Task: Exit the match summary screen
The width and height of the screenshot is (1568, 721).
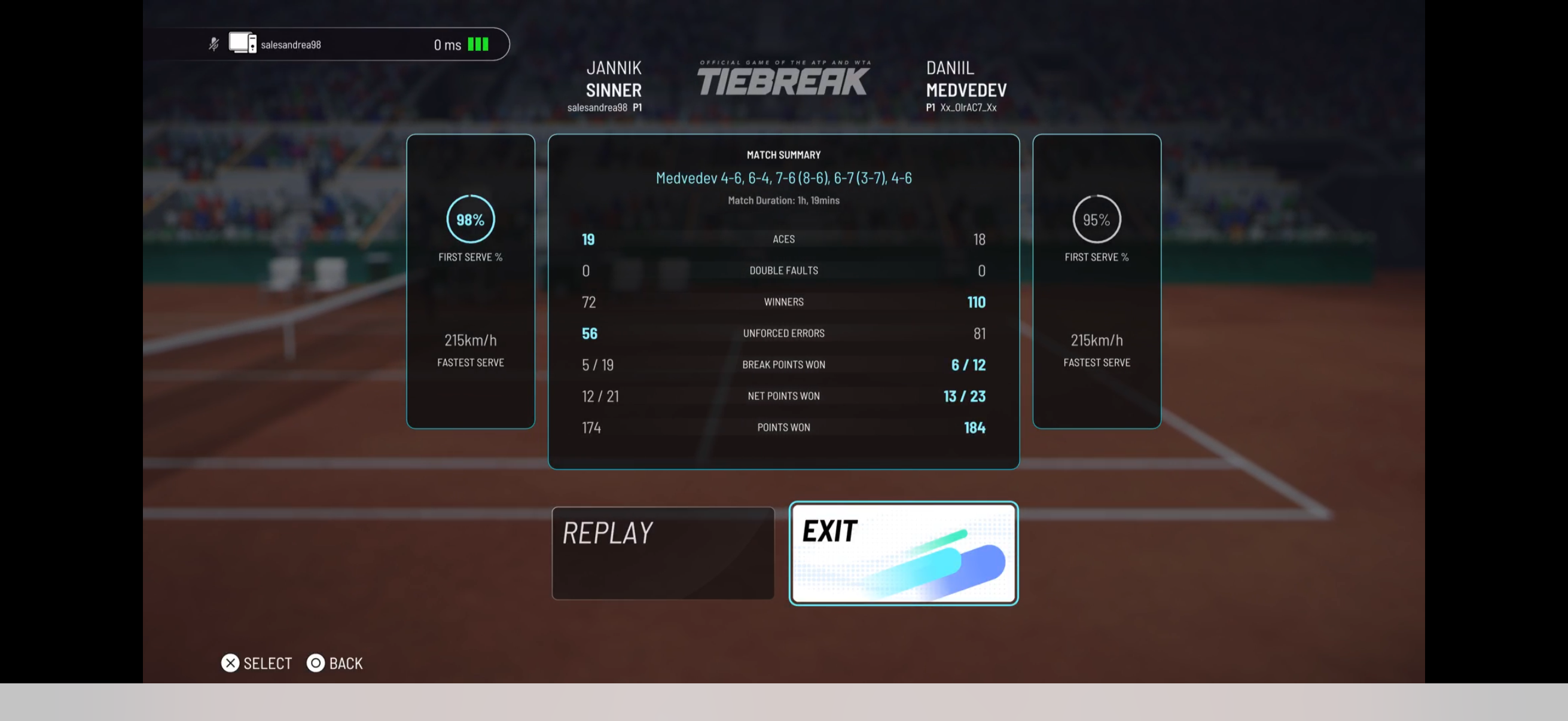Action: coord(903,552)
